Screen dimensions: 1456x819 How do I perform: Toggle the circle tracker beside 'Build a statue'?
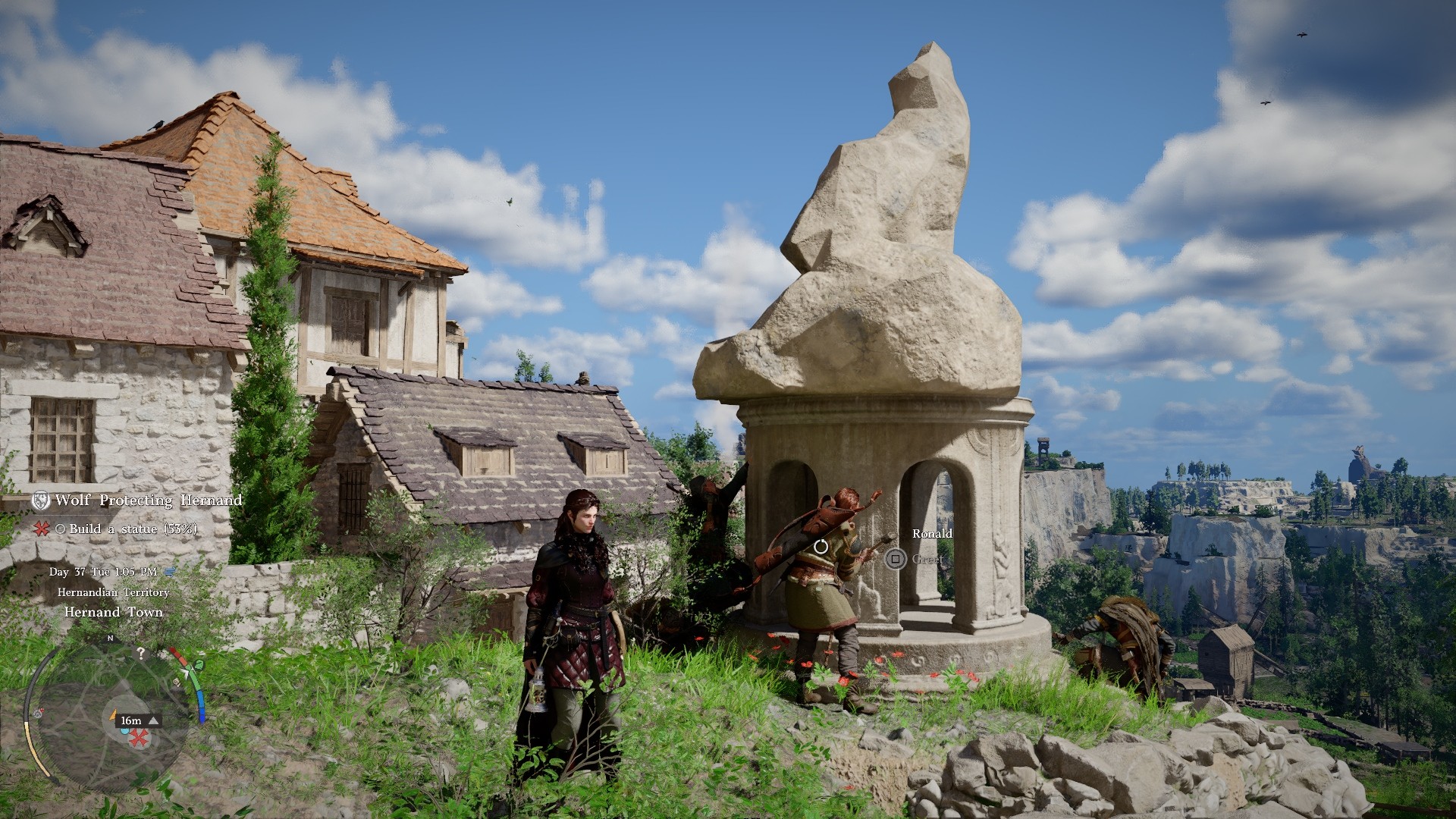pyautogui.click(x=59, y=529)
